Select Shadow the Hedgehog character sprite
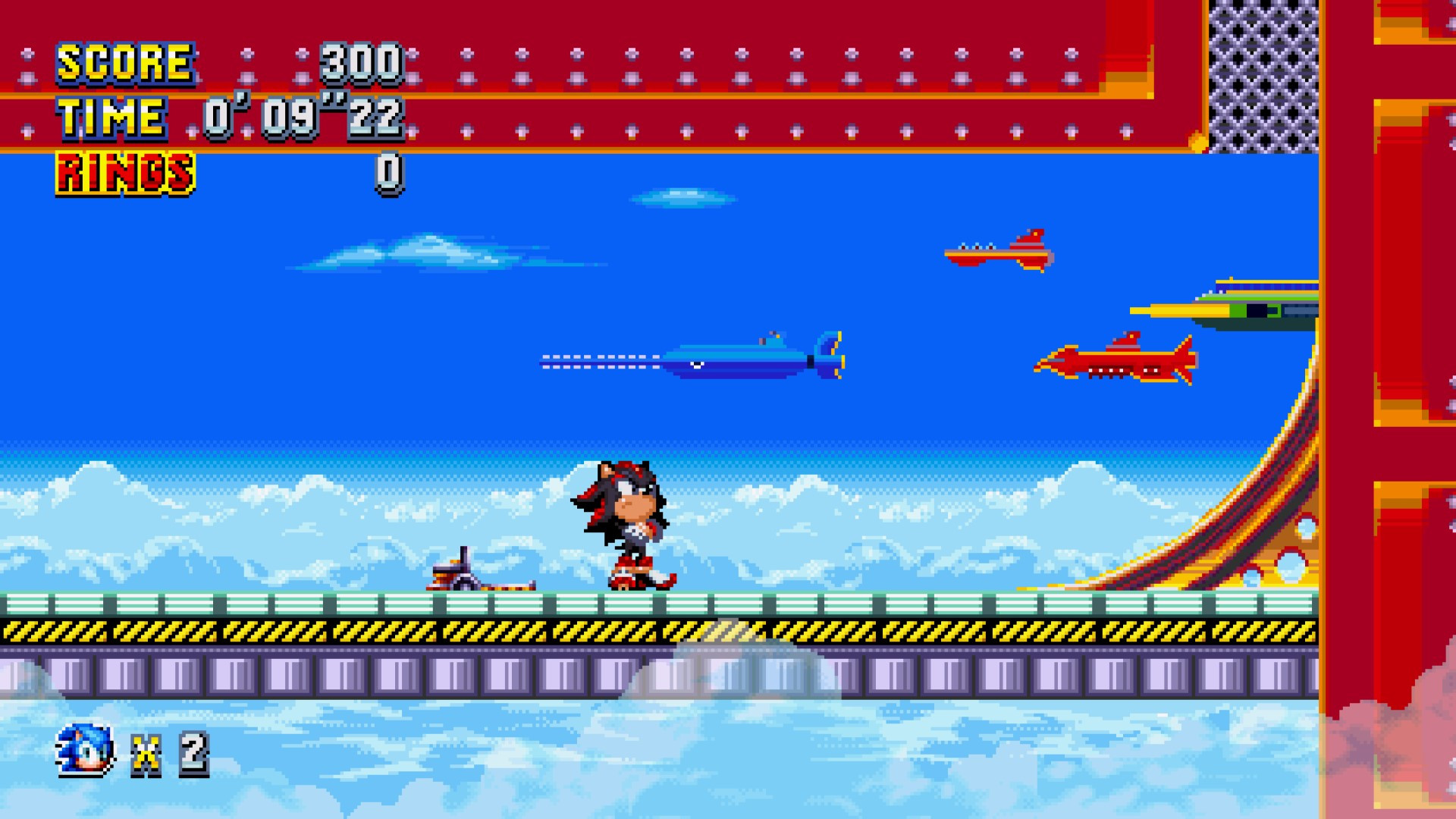Screen dimensions: 1456x819 (626, 523)
